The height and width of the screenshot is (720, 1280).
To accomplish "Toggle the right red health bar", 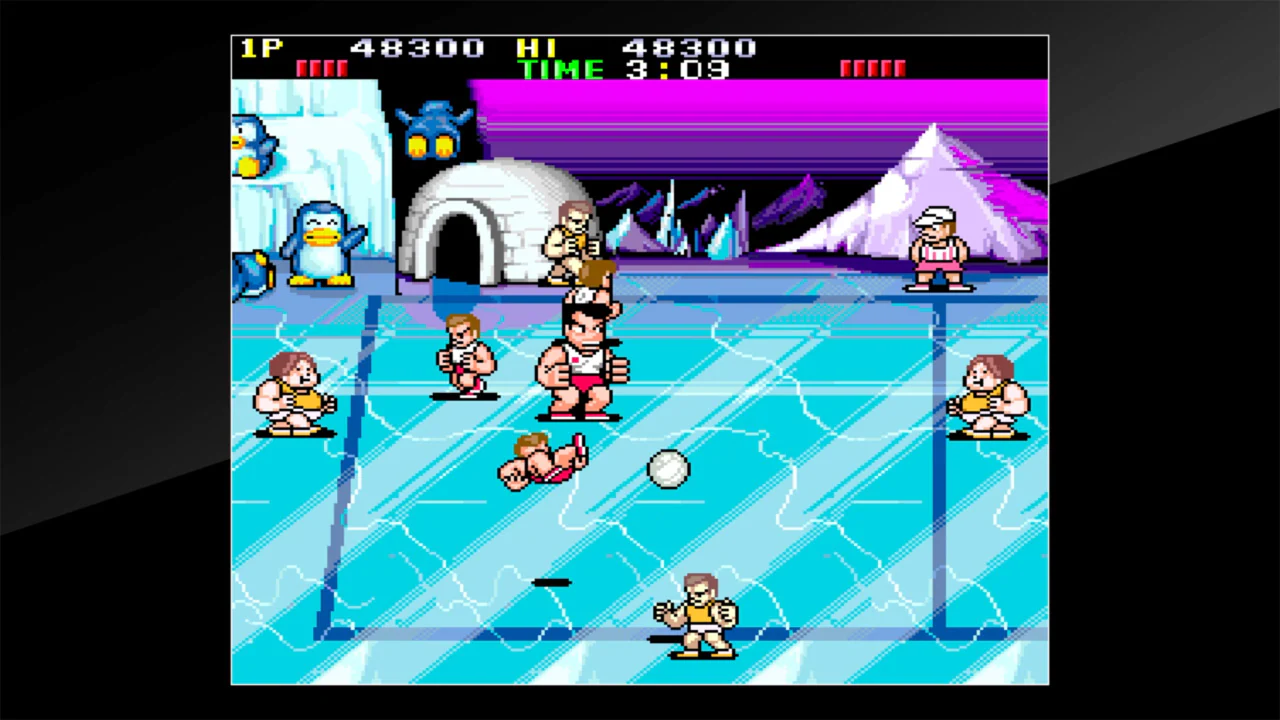I will 873,69.
